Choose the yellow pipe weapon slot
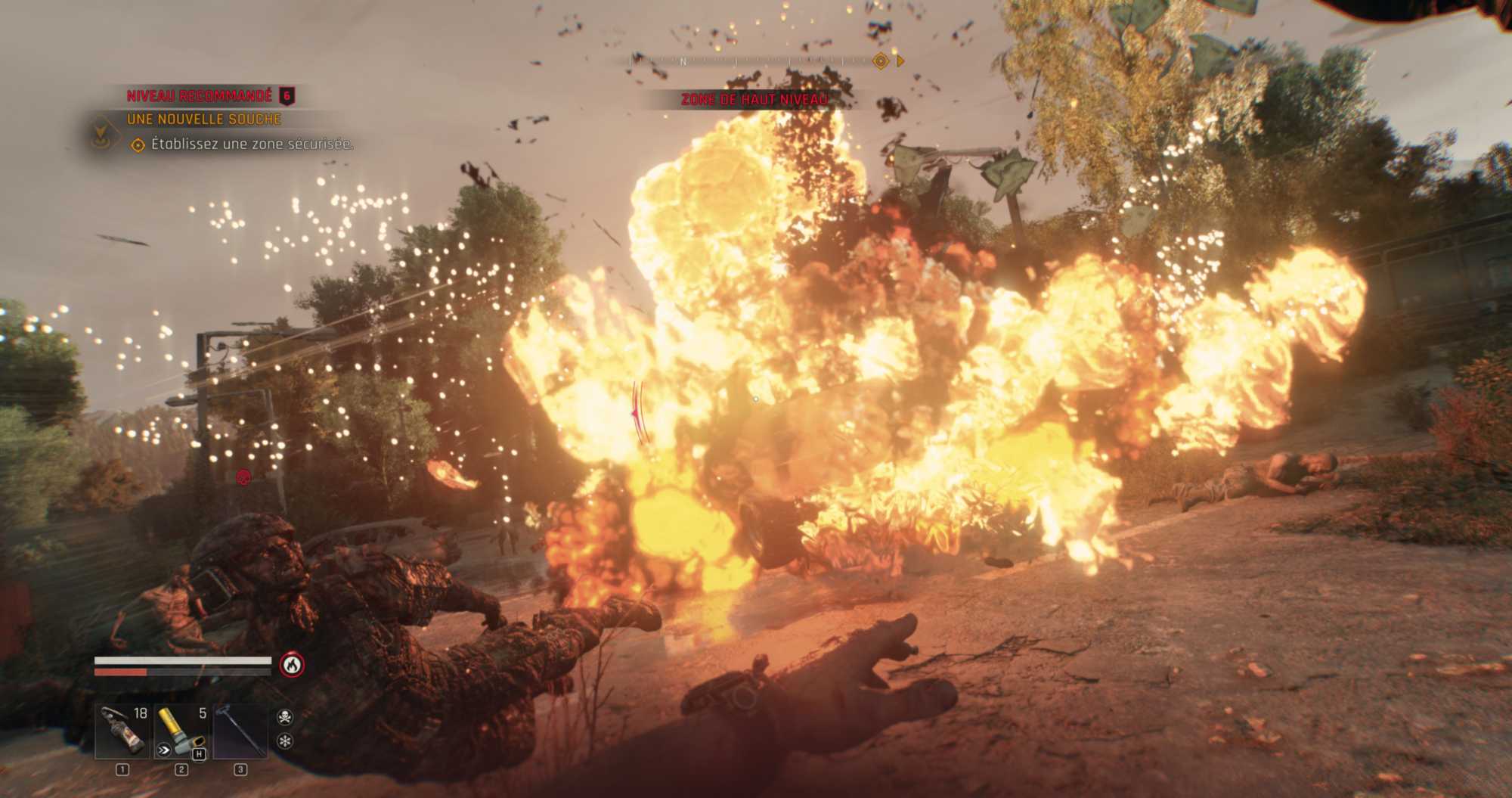The width and height of the screenshot is (1512, 798). pos(181,731)
